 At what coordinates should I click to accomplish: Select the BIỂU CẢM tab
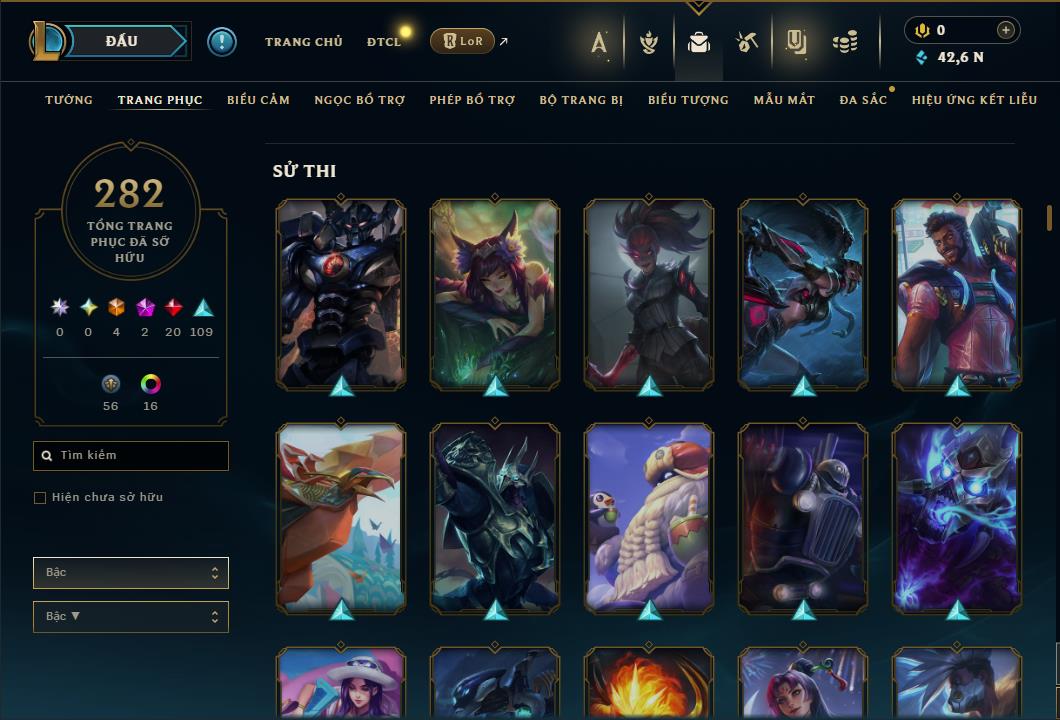coord(258,100)
